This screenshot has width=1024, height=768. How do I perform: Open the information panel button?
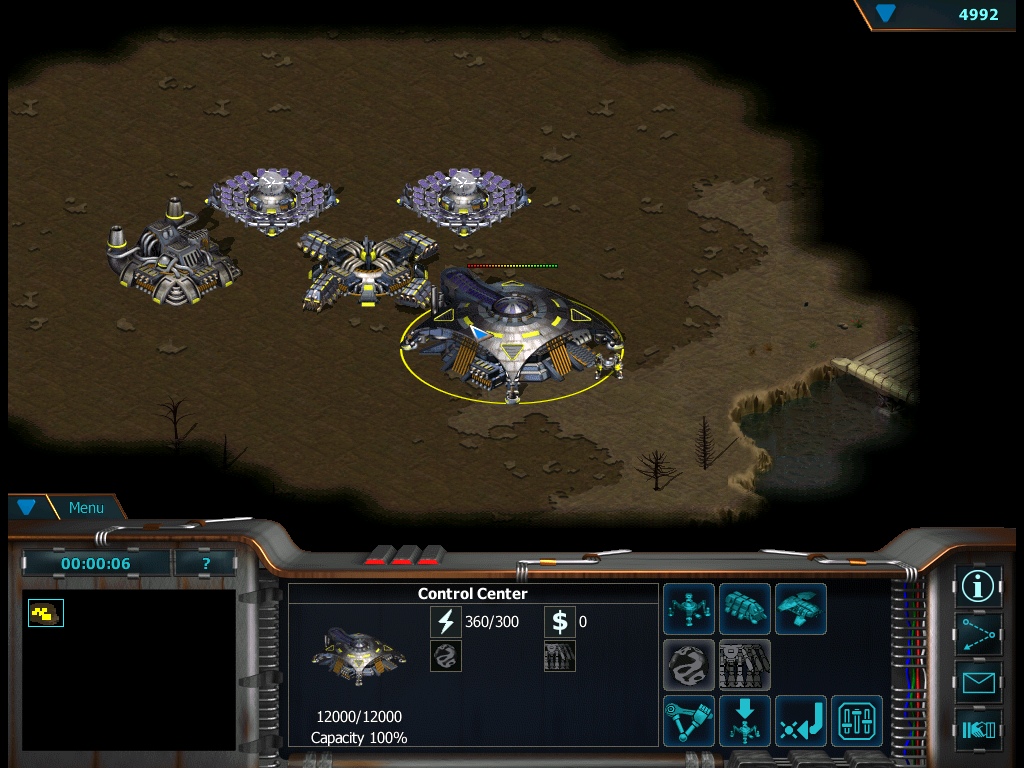coord(978,586)
